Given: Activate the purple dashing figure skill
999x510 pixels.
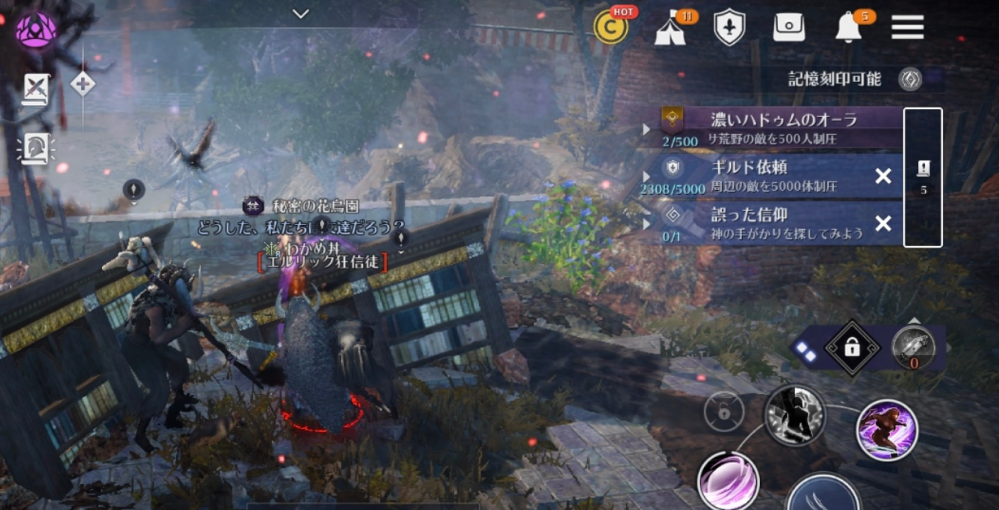Looking at the screenshot, I should click(886, 430).
